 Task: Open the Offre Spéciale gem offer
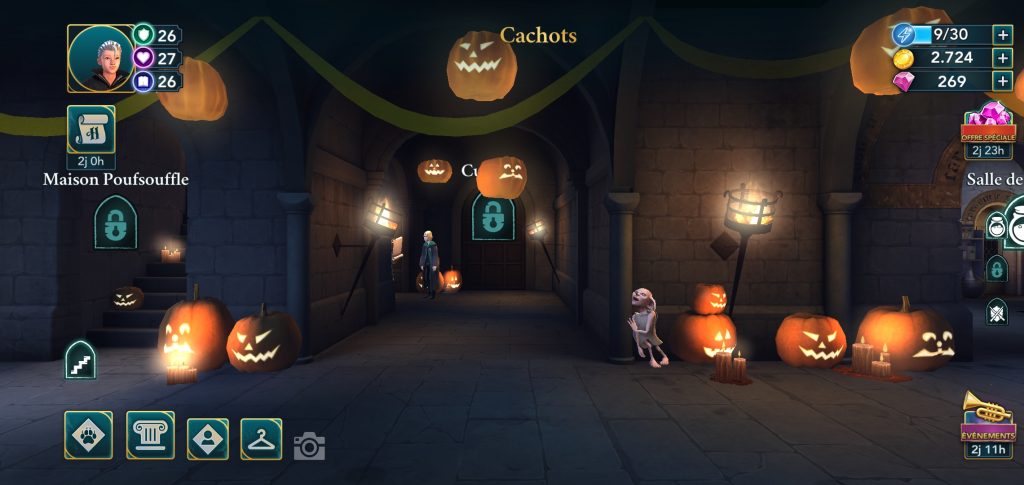coord(989,126)
